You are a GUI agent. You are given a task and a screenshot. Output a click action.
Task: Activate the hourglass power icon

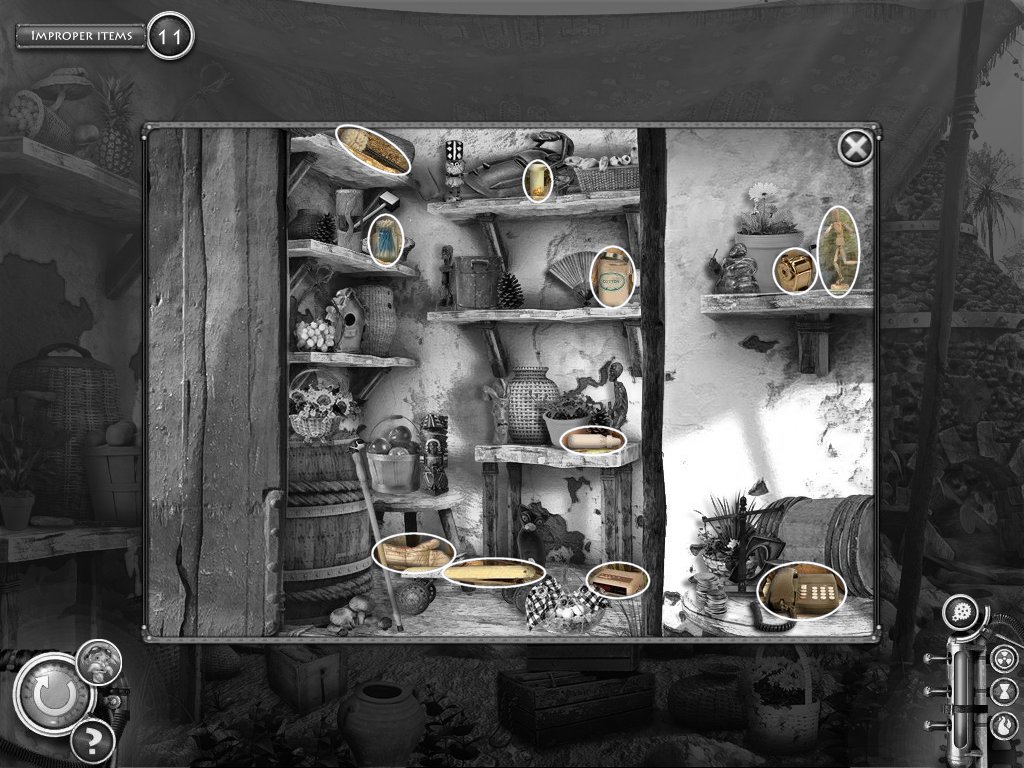1004,690
